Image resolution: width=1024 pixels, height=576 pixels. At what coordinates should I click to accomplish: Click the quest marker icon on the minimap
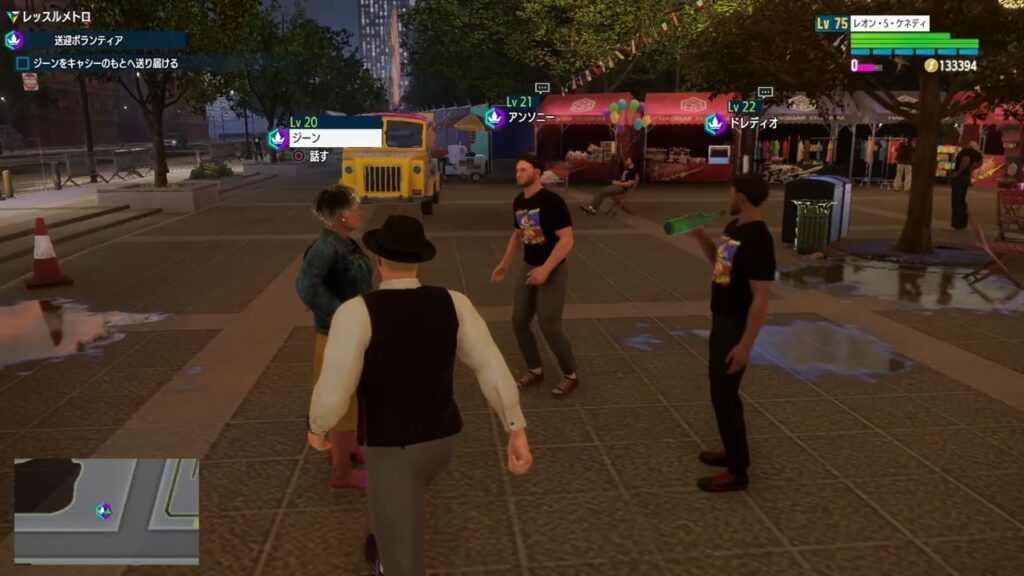click(104, 510)
